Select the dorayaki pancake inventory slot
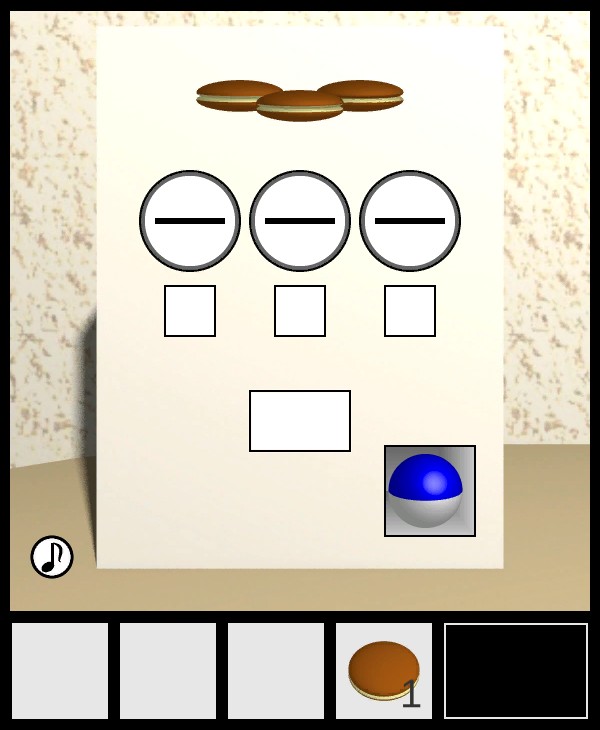The image size is (600, 730). click(x=384, y=671)
